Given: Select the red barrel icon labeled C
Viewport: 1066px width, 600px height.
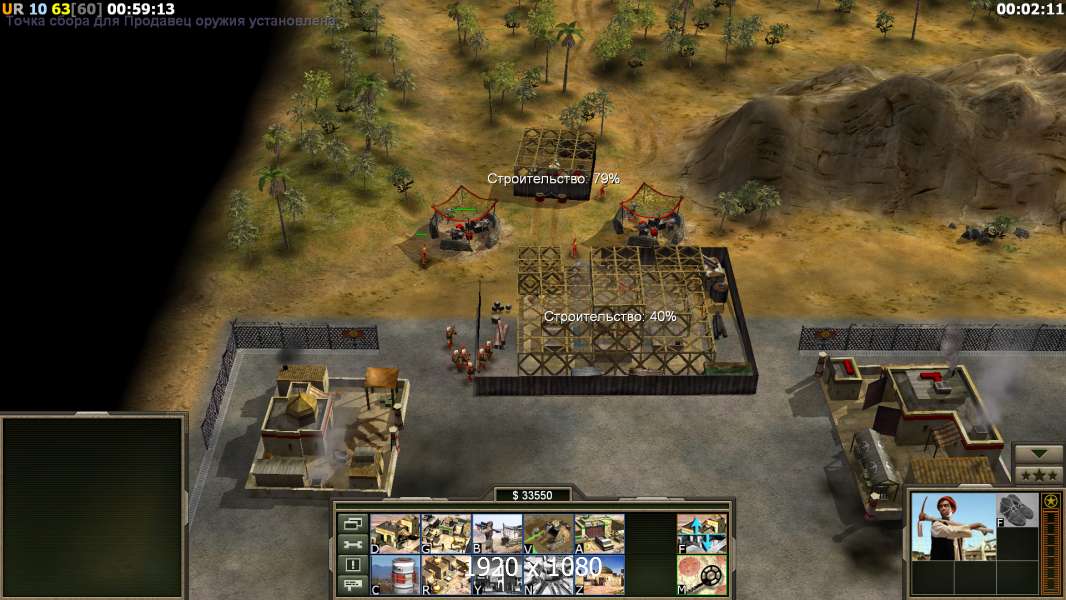Looking at the screenshot, I should coord(395,575).
